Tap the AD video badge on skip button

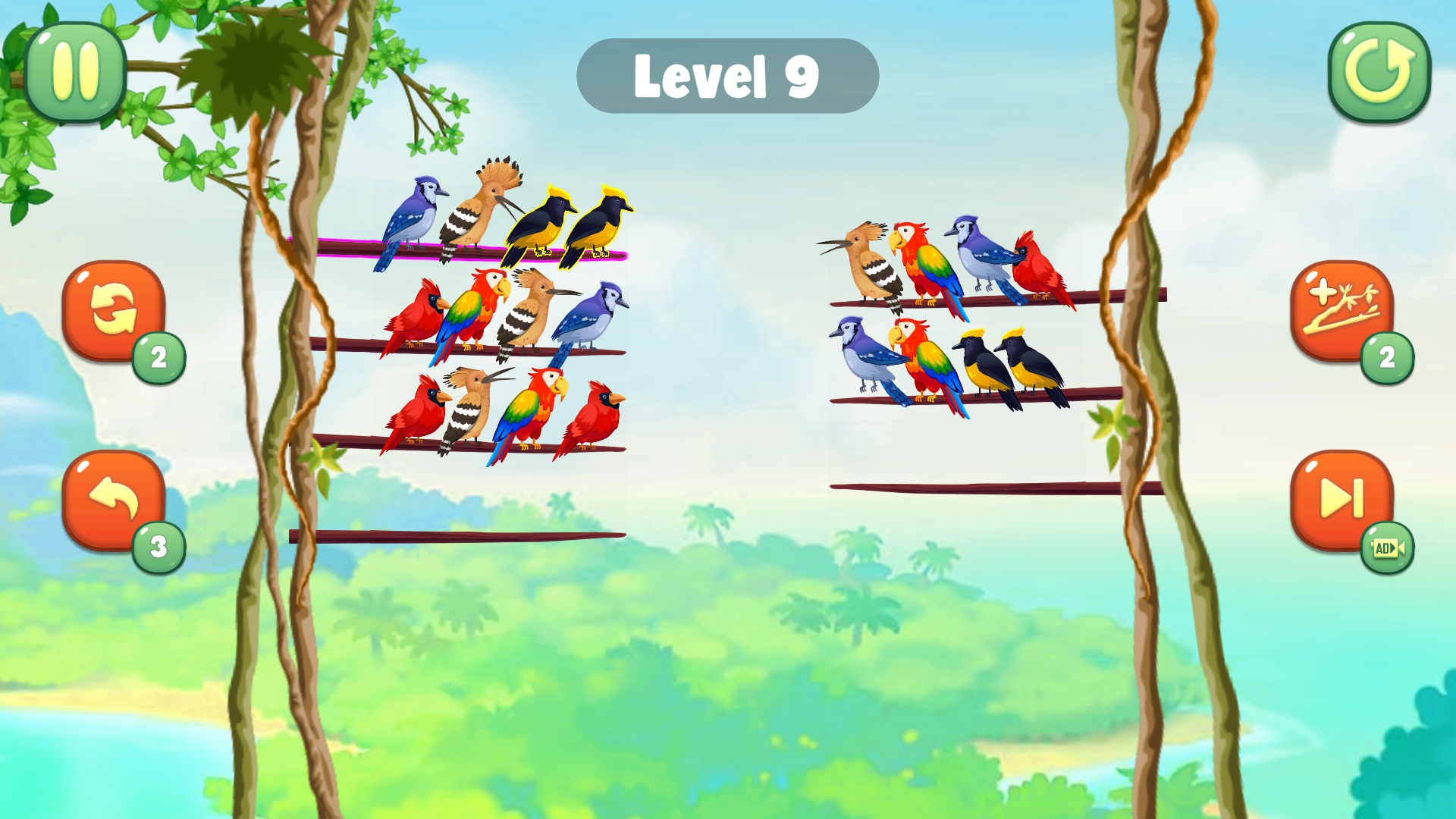1389,548
